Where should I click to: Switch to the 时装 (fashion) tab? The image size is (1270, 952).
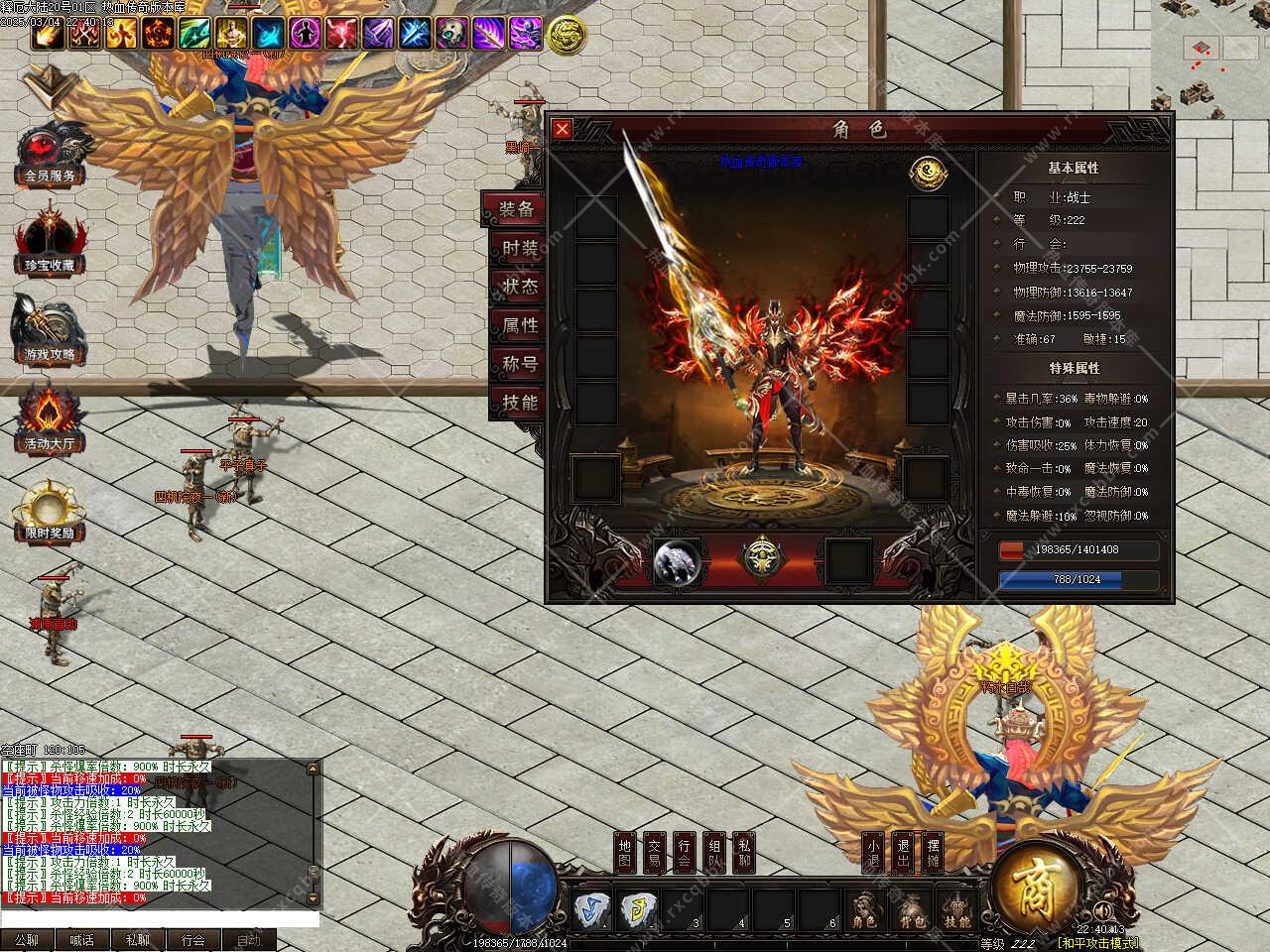point(519,248)
